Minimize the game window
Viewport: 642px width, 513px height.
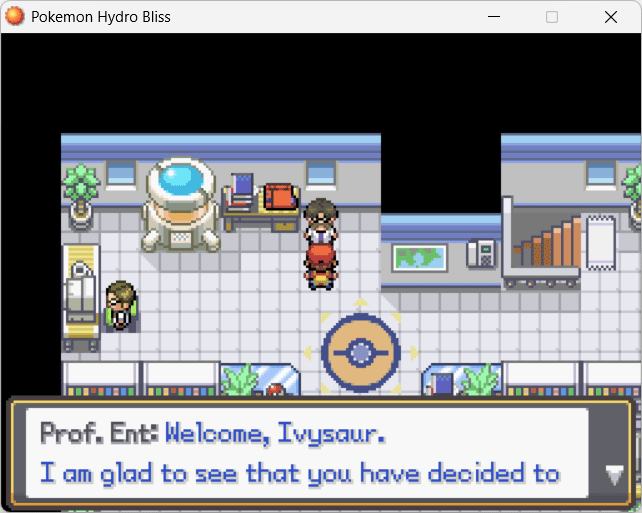tap(493, 17)
